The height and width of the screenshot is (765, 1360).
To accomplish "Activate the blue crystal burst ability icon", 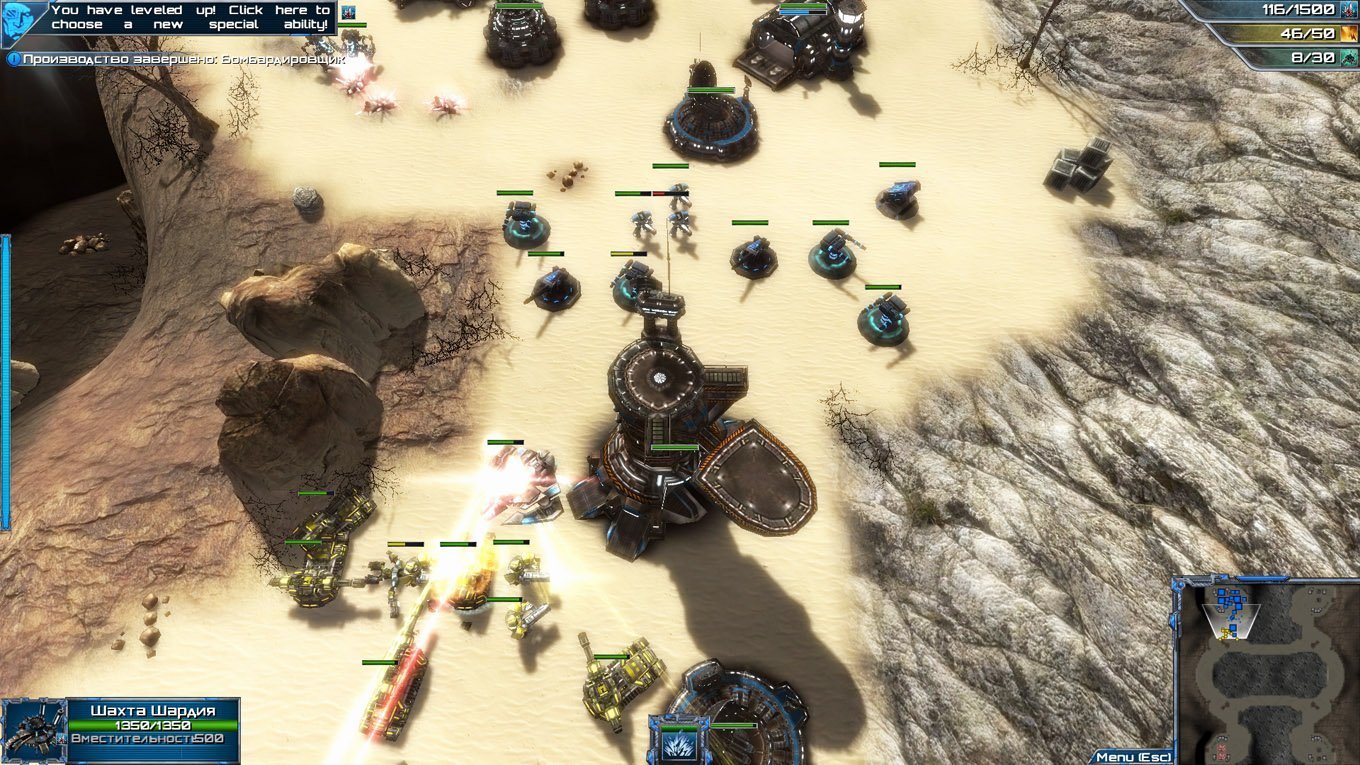I will tap(679, 742).
